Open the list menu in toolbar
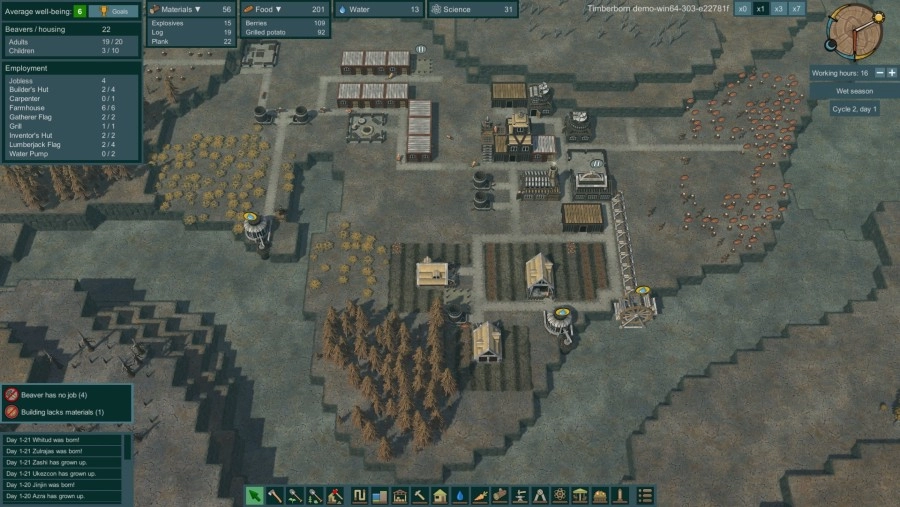 click(646, 495)
